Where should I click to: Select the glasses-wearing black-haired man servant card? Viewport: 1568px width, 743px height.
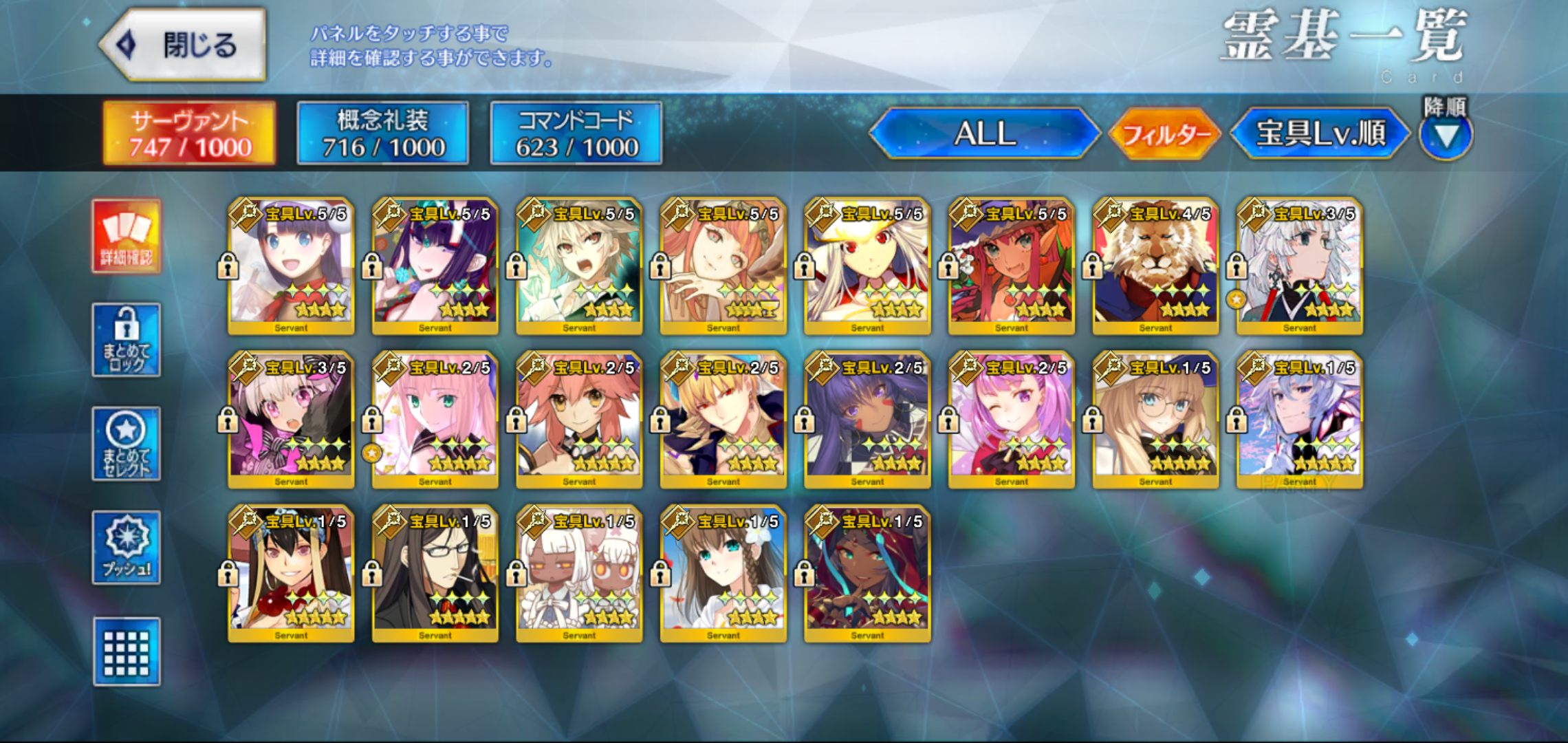coord(435,574)
